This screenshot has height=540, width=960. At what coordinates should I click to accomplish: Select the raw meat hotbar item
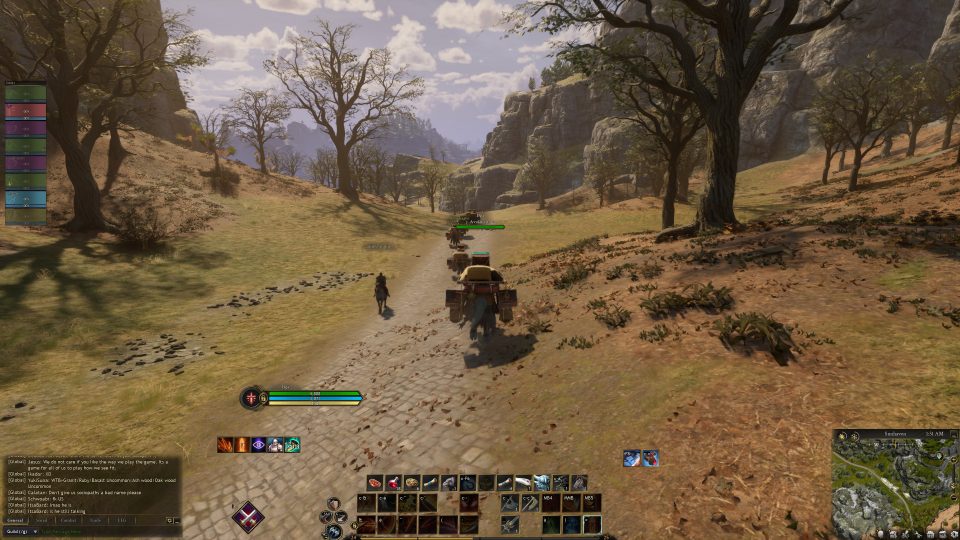[x=375, y=483]
